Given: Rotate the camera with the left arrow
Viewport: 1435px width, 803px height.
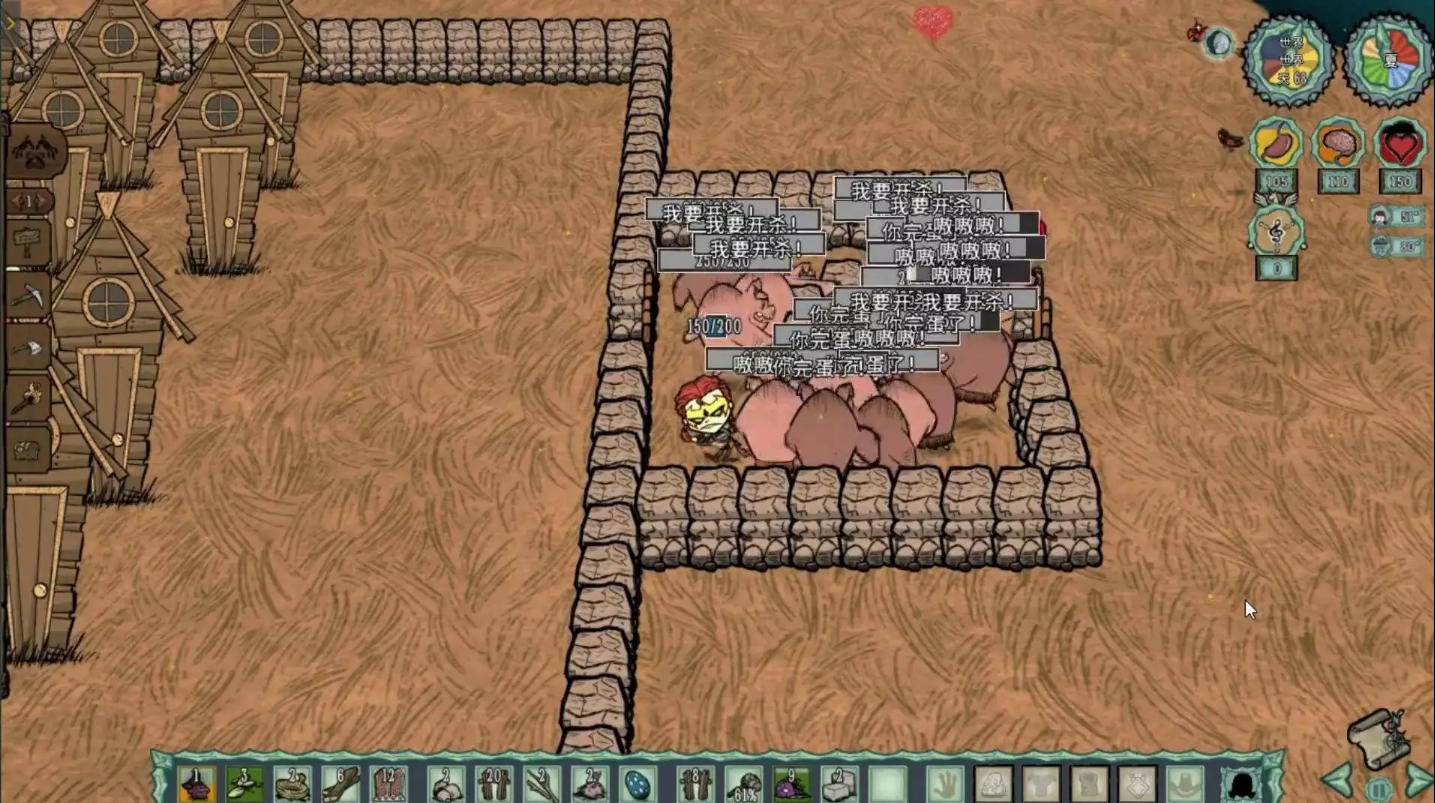Looking at the screenshot, I should tap(1336, 781).
